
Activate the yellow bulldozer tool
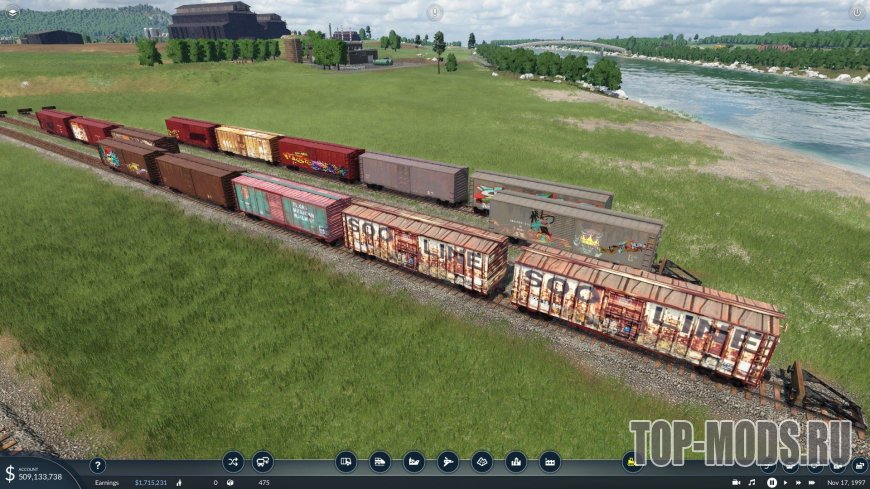click(x=632, y=462)
